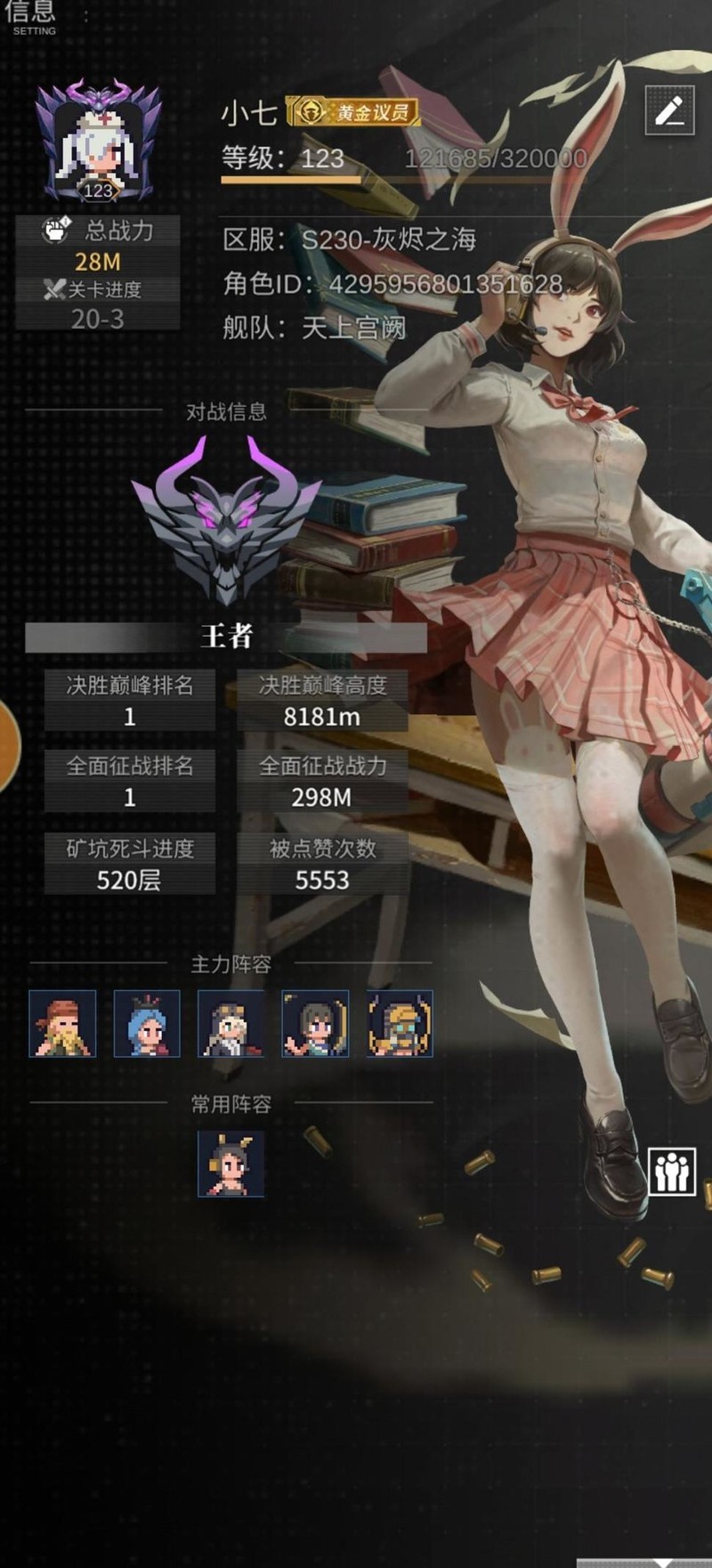This screenshot has height=1568, width=712.
Task: Choose the bunny-eared hero in 常用阵容
Action: pos(231,1164)
